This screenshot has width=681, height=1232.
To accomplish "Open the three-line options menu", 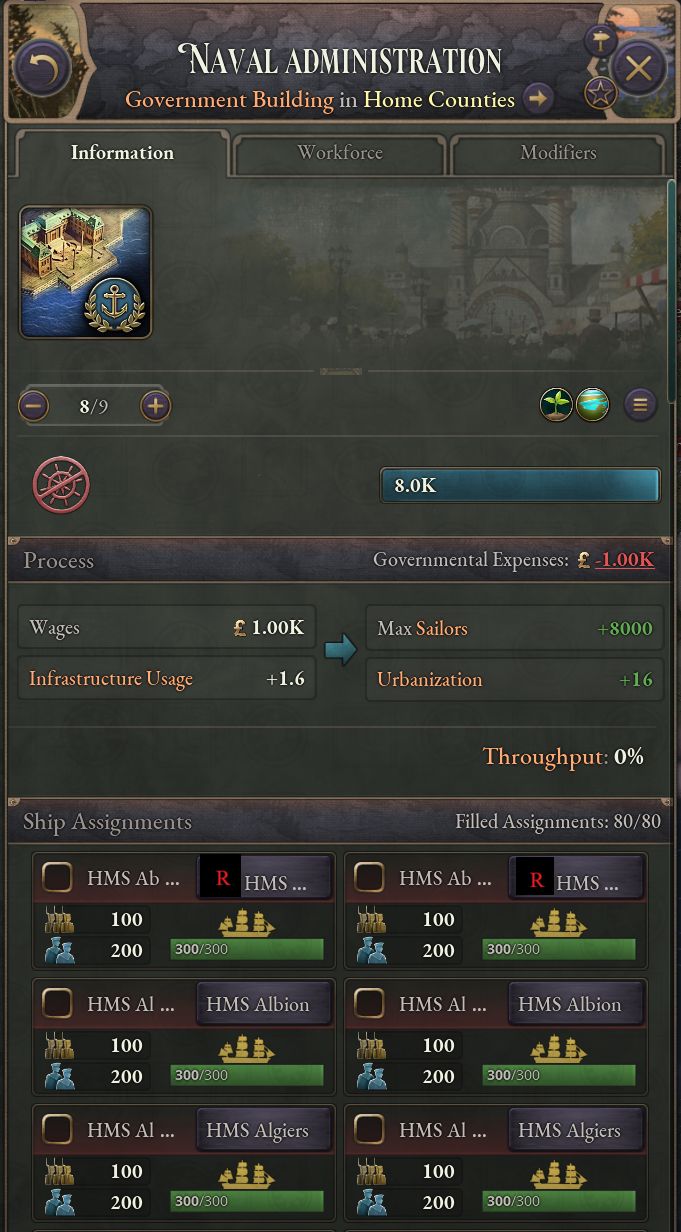I will coord(640,405).
